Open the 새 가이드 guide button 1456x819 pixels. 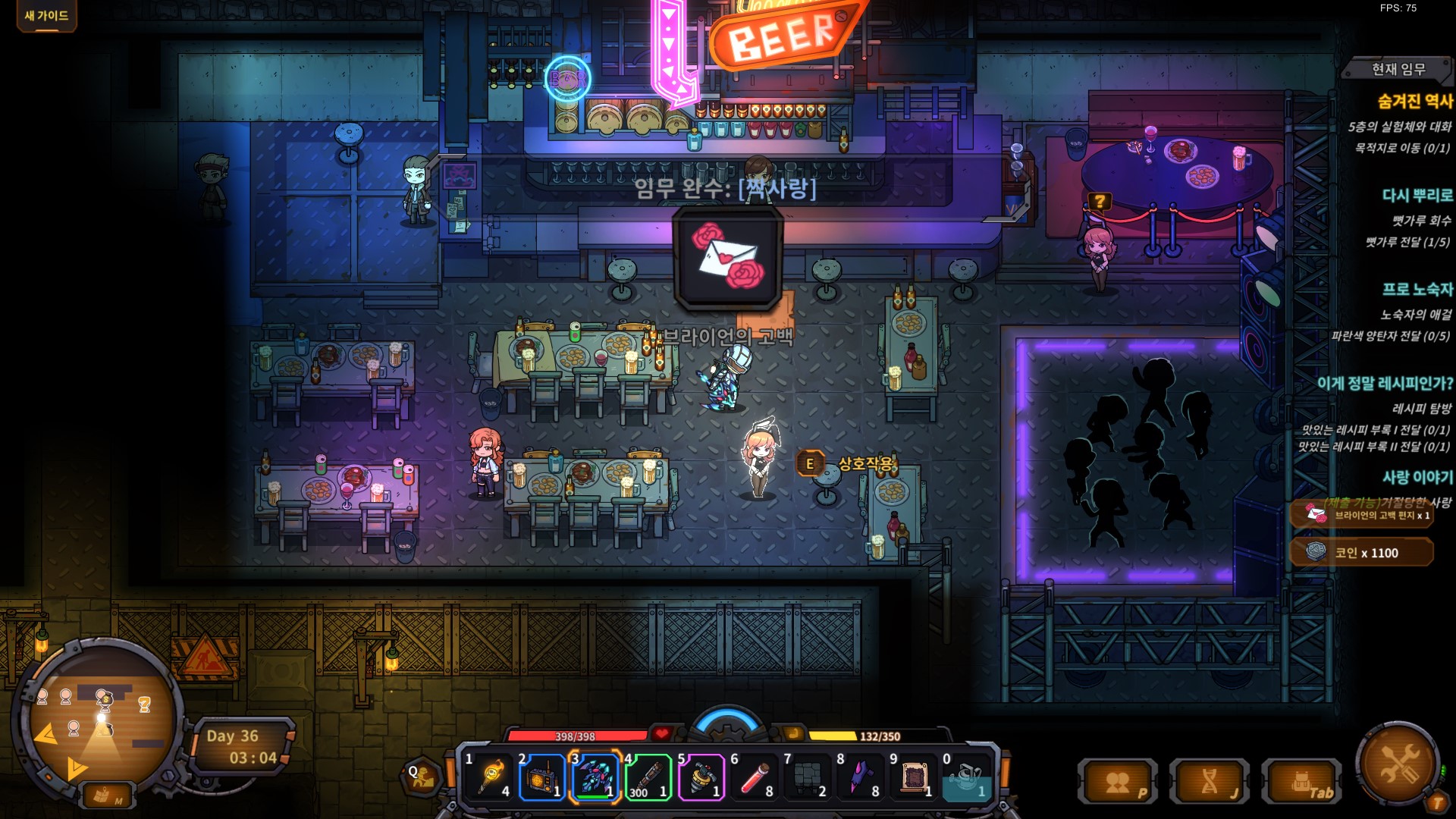tap(46, 15)
